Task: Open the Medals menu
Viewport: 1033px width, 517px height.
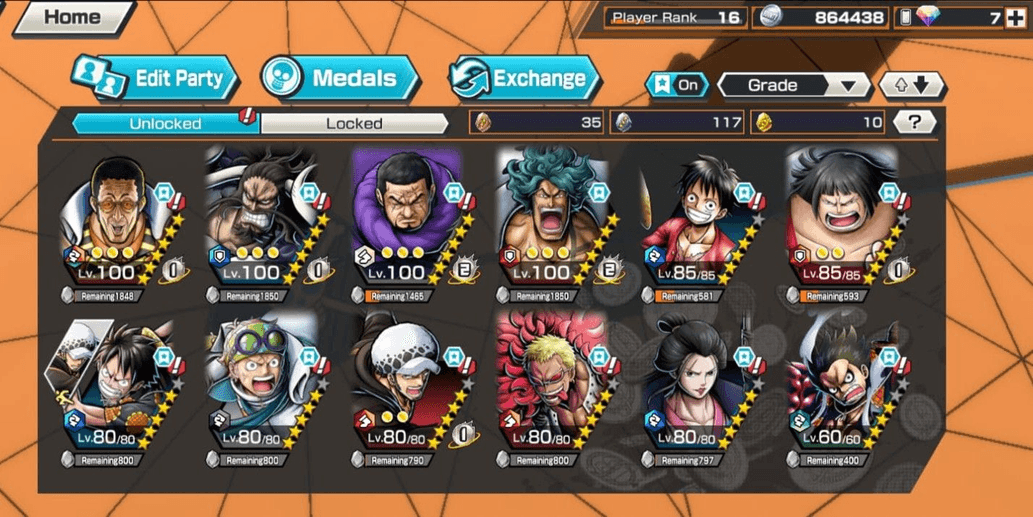Action: [x=342, y=78]
